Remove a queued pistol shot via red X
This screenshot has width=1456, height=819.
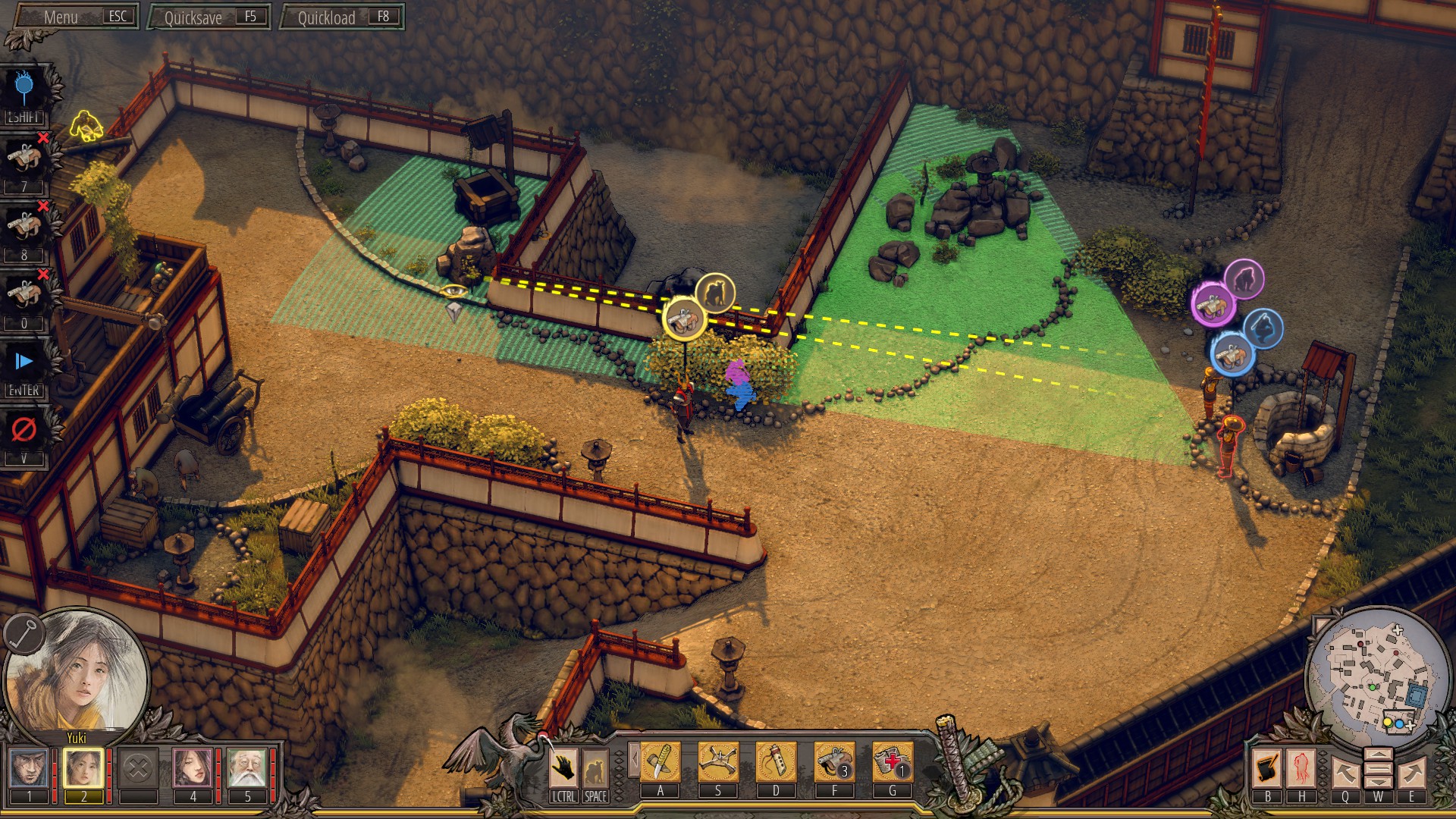pos(44,139)
